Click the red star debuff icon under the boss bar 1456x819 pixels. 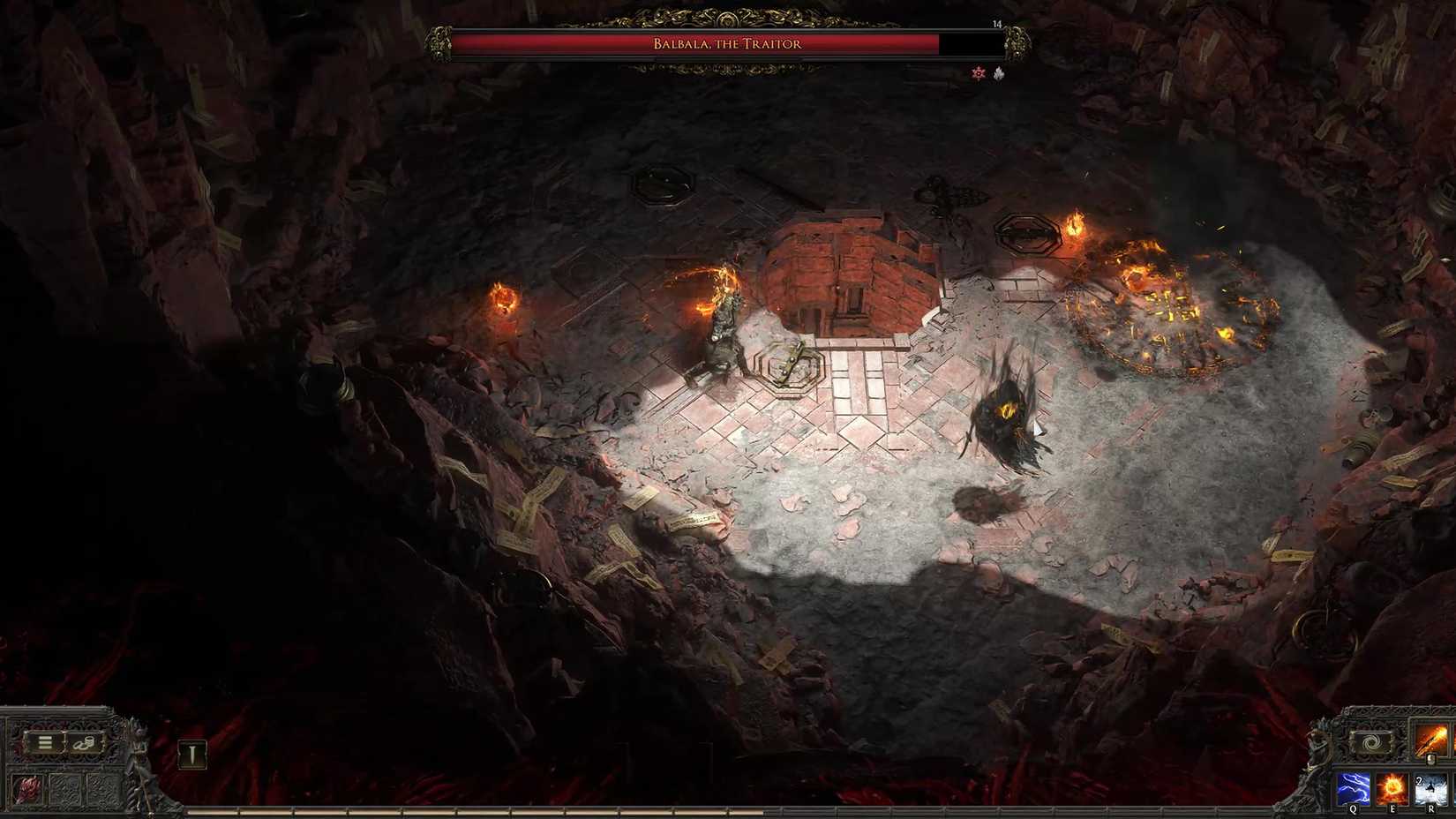978,73
